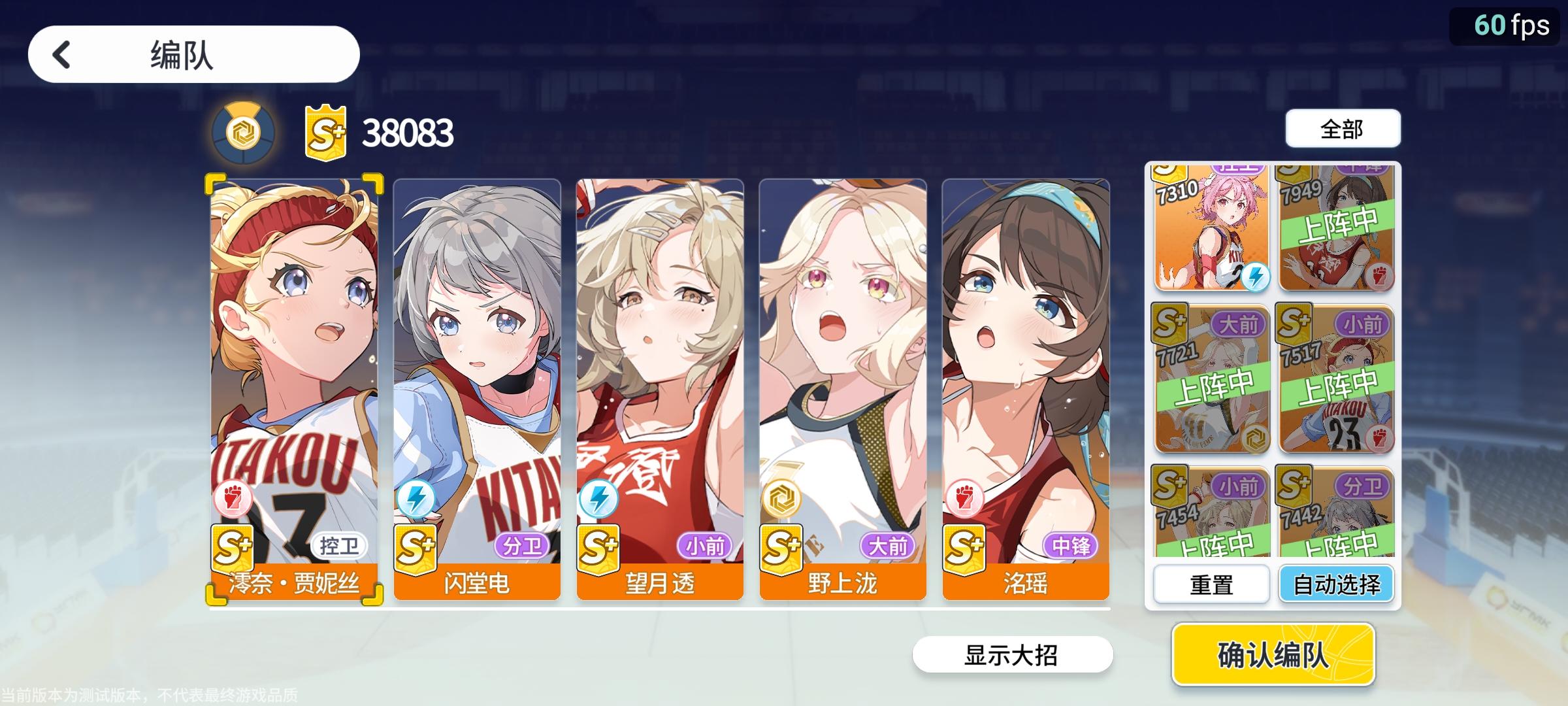This screenshot has height=706, width=1568.
Task: Click the S+ ticket icon next to 38083
Action: [323, 129]
